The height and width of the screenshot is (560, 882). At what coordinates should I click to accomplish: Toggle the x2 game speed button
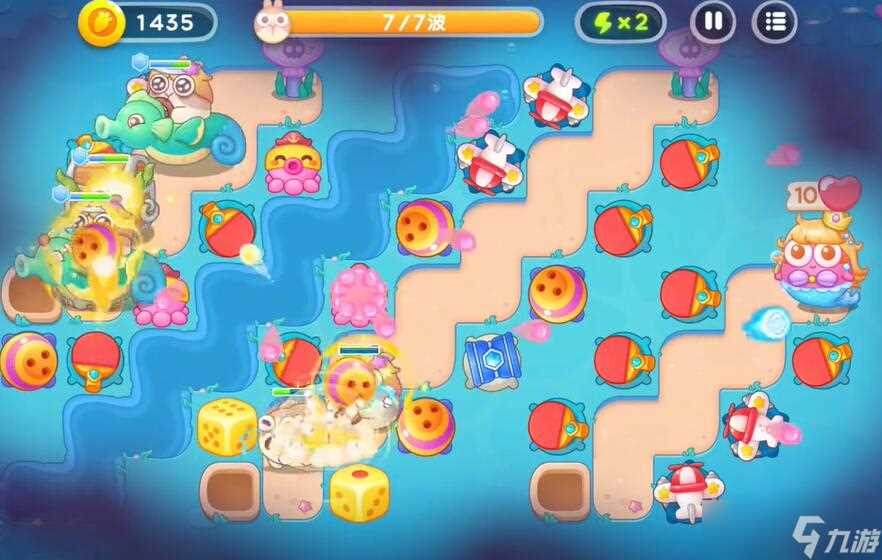[620, 22]
